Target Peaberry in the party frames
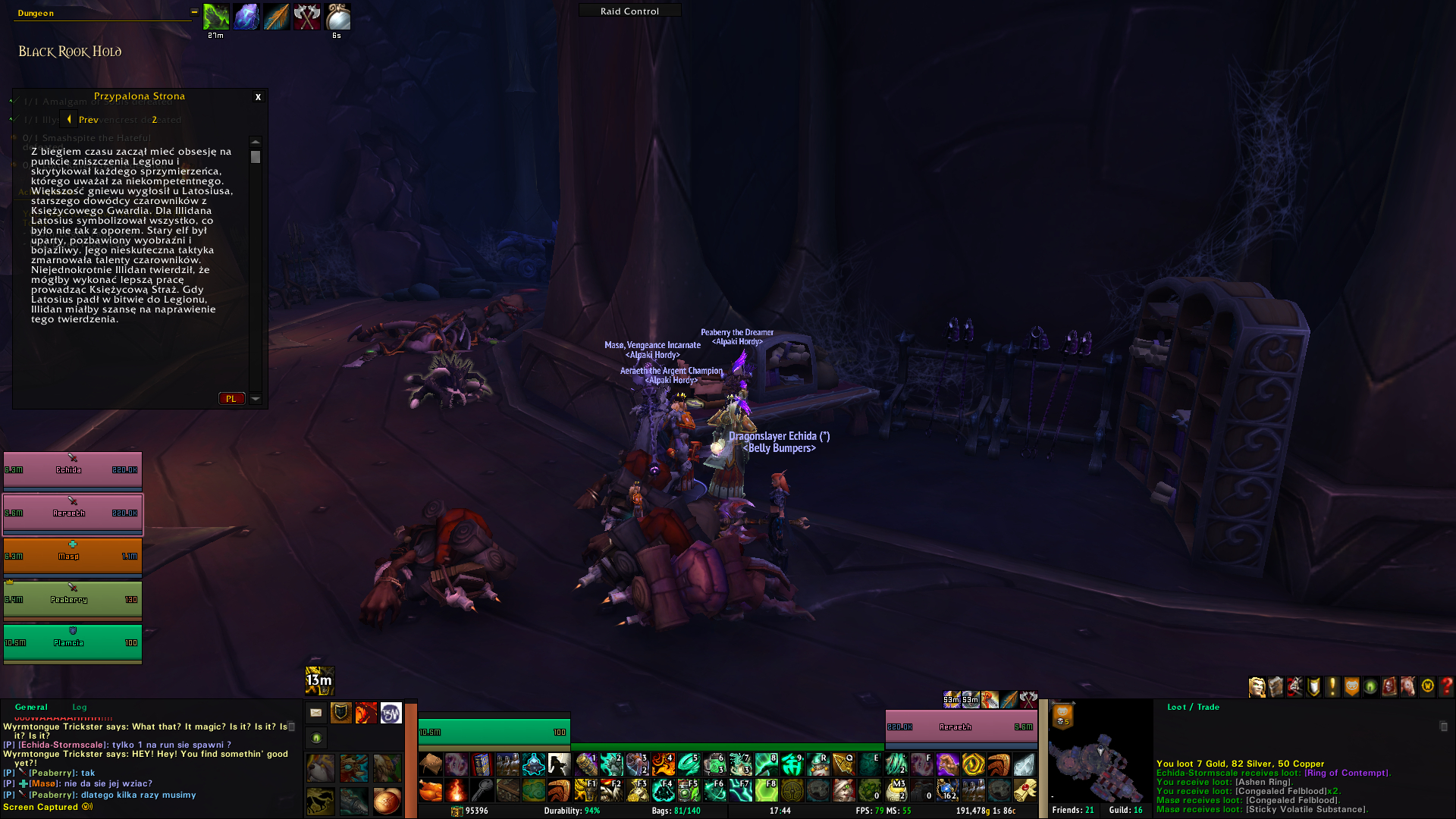Image resolution: width=1456 pixels, height=819 pixels. (x=72, y=600)
